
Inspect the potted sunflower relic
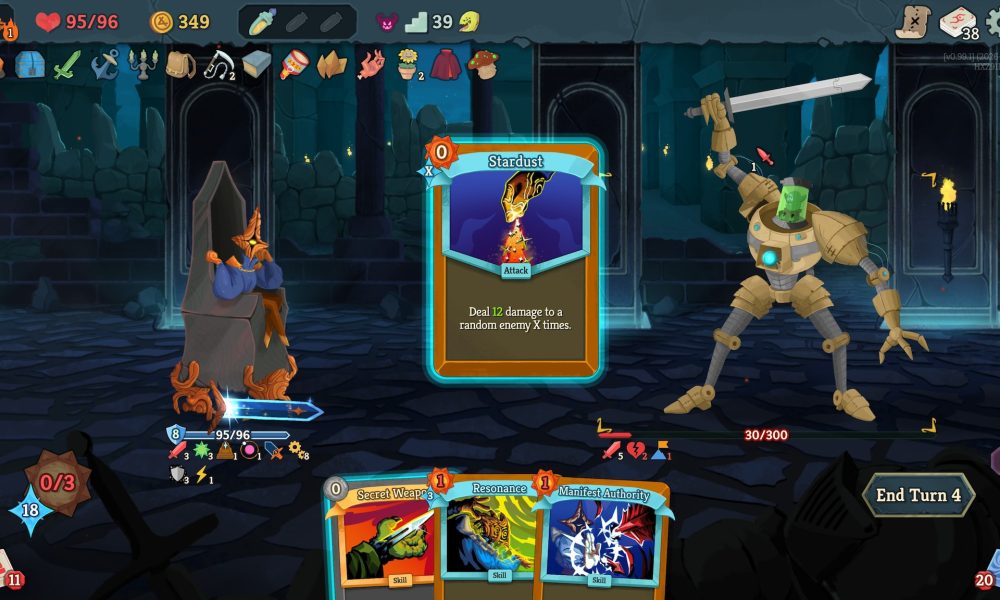click(407, 64)
